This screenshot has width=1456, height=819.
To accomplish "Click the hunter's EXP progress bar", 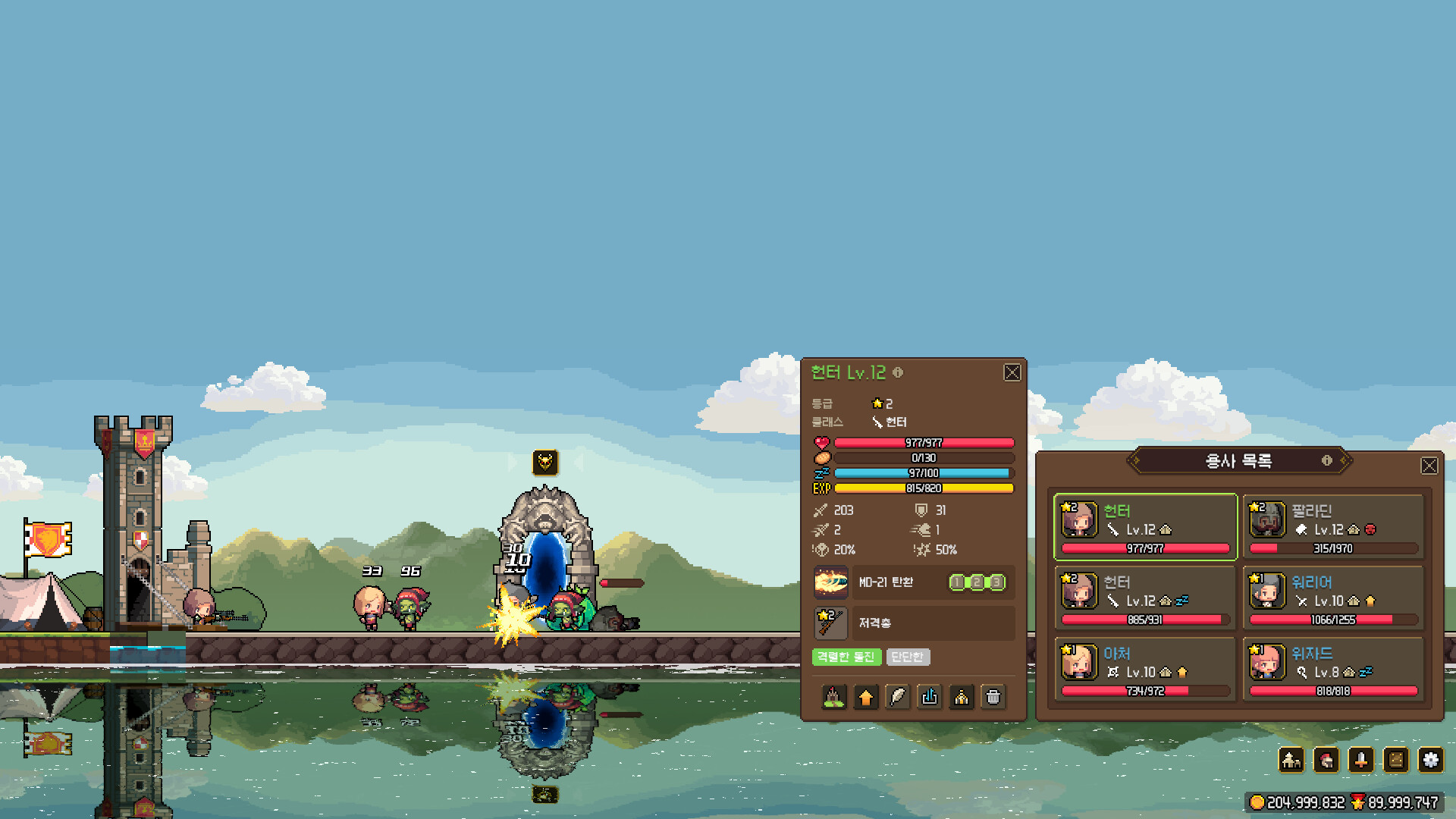I will click(925, 488).
